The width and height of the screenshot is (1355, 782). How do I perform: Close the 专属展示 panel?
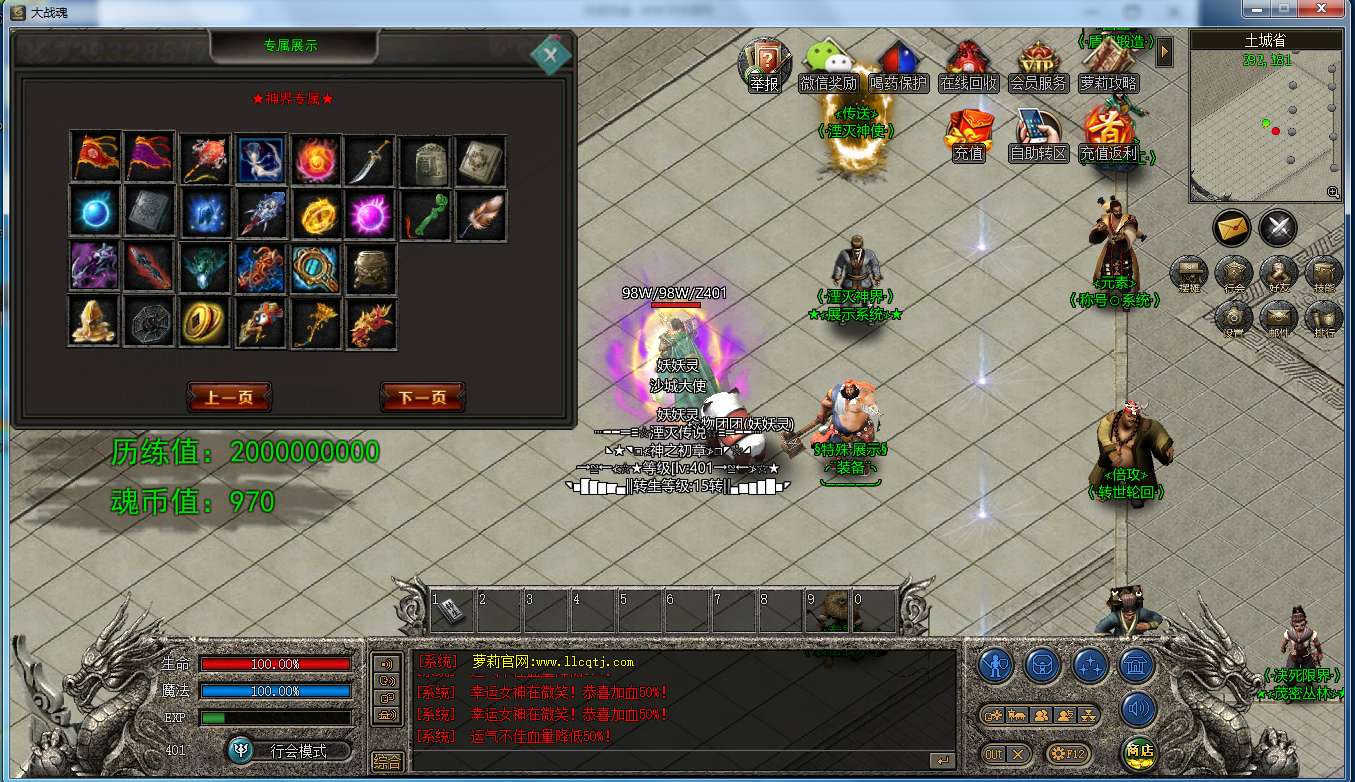click(550, 54)
